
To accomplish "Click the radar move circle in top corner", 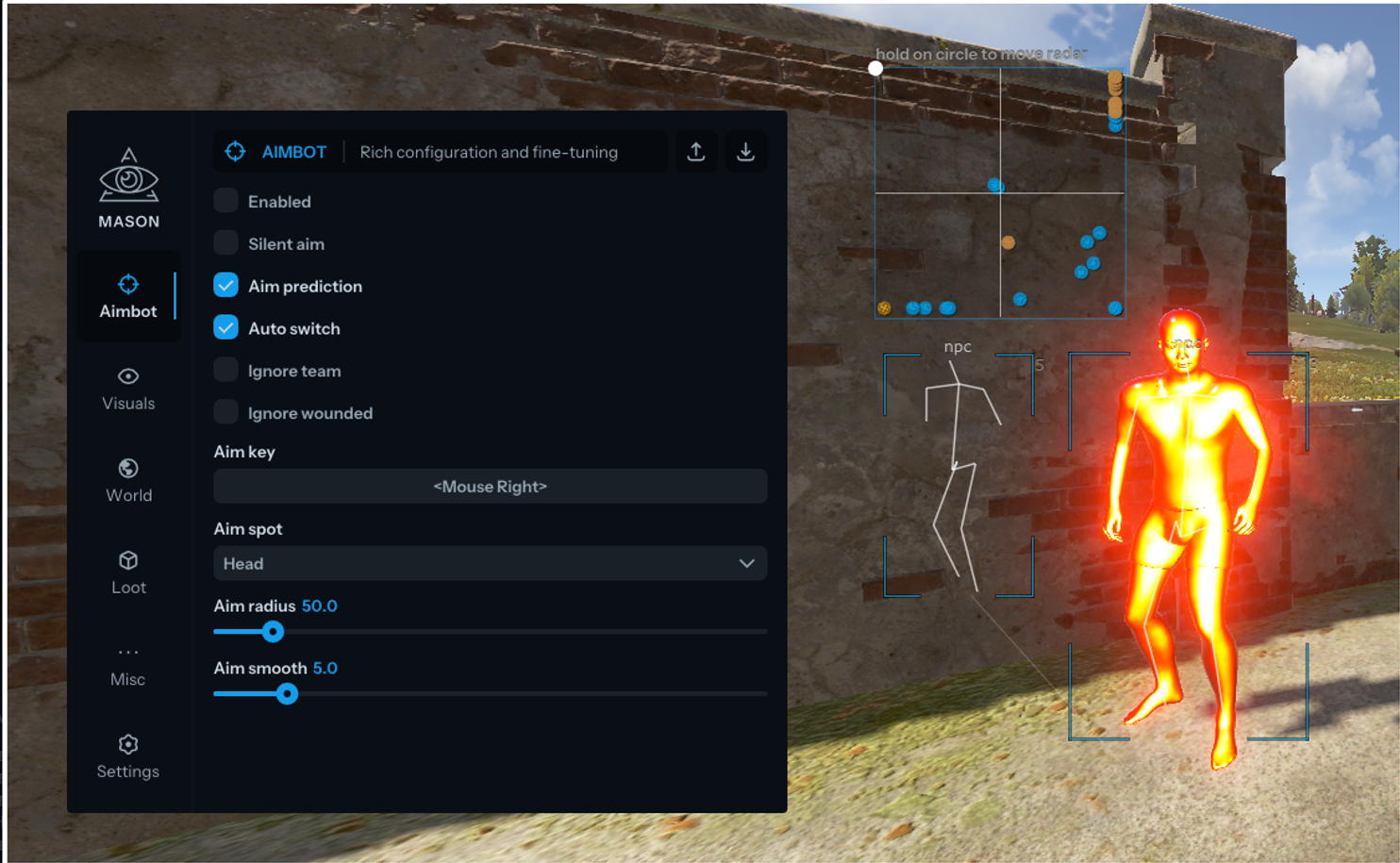I will tap(876, 67).
